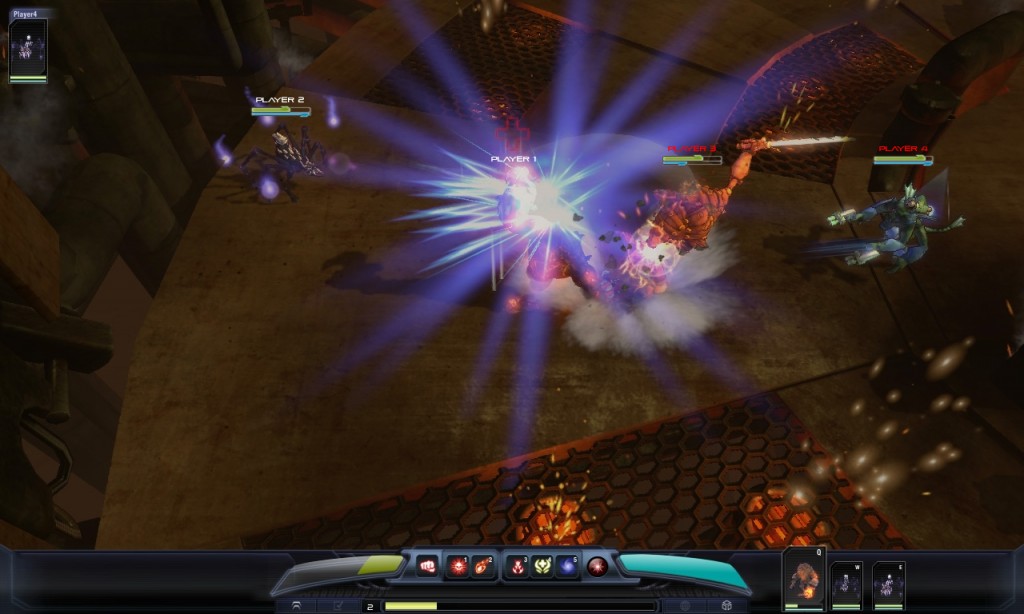
Task: Open the globe icon on bottom bar
Action: pos(685,606)
